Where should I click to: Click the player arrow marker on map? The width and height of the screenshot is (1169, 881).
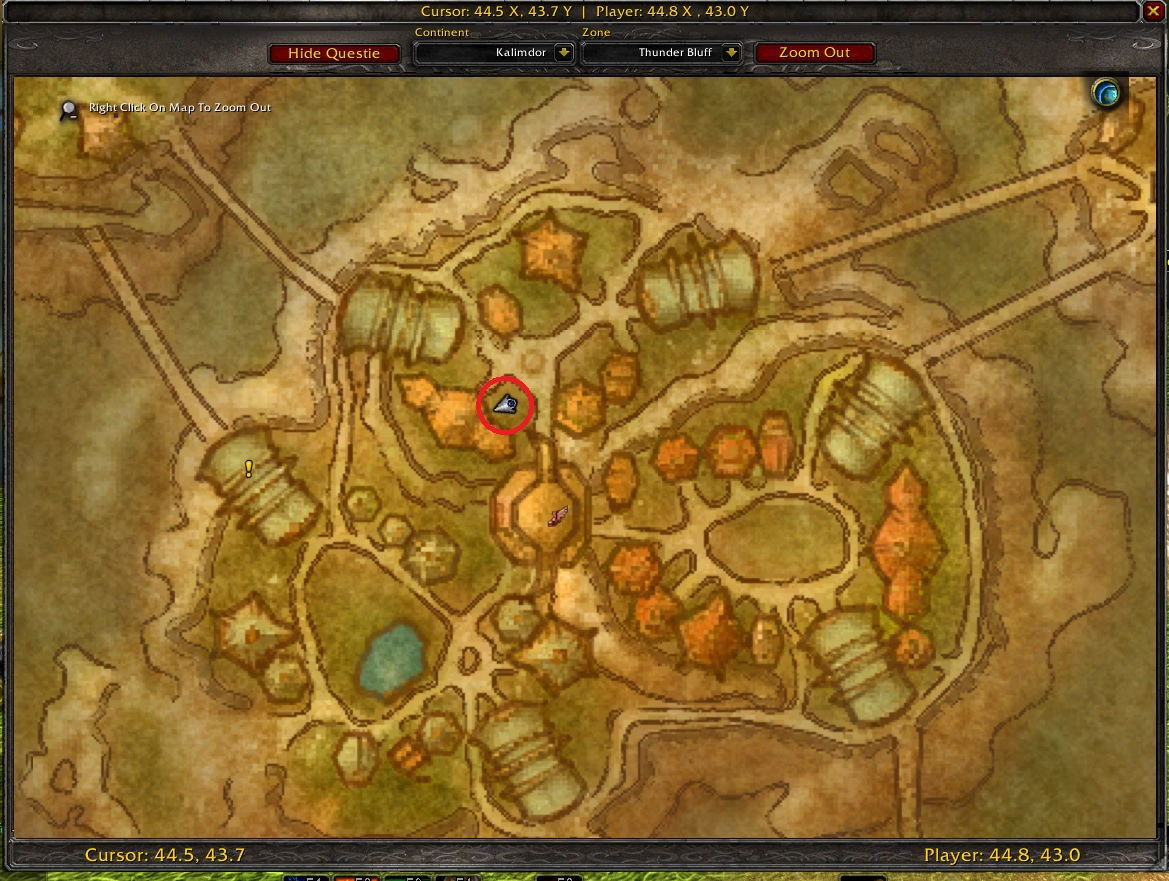coord(505,404)
